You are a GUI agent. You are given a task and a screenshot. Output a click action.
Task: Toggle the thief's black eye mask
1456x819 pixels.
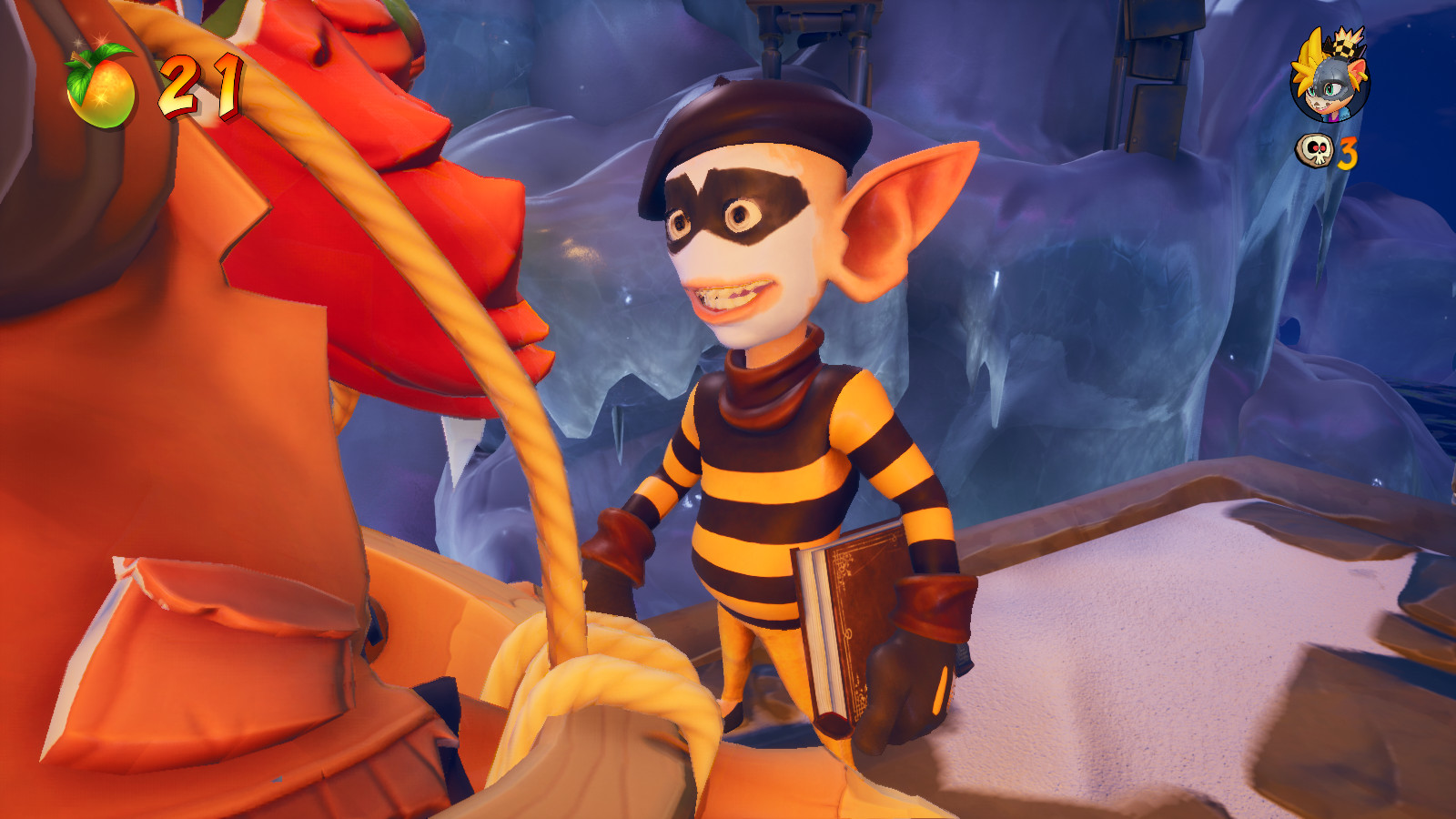(737, 205)
